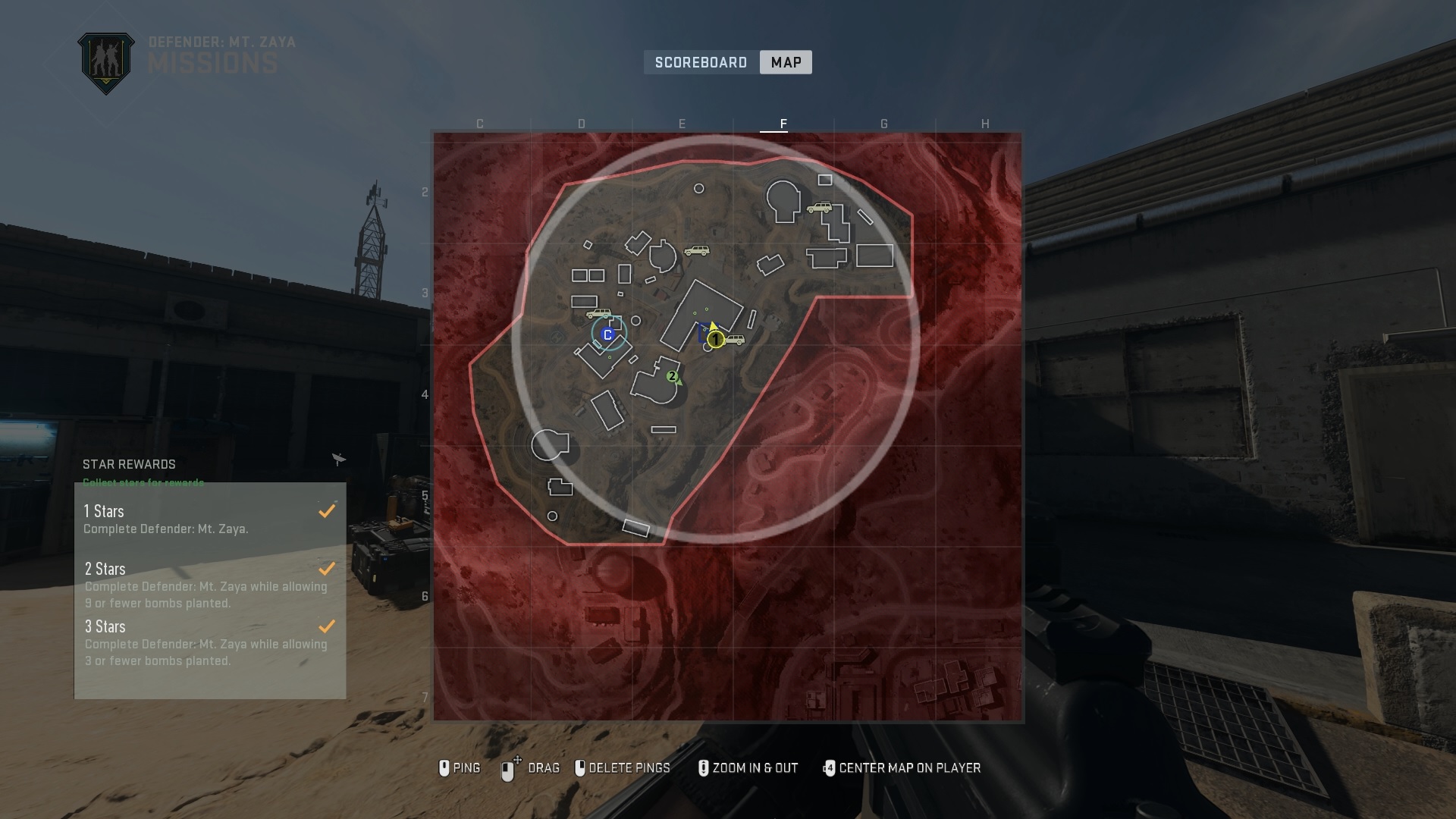Open the MAP tab
This screenshot has width=1456, height=819.
(x=786, y=61)
